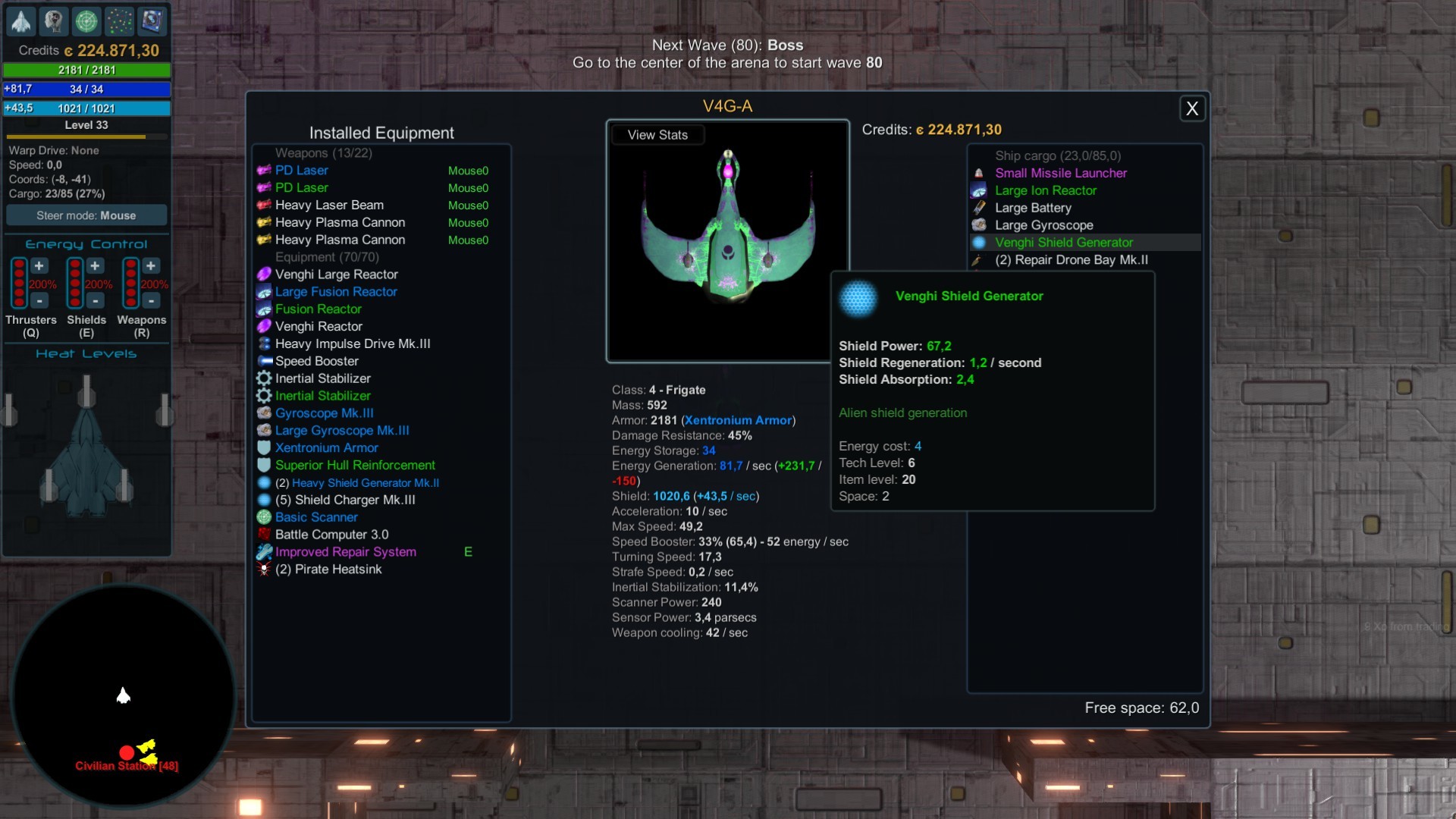The width and height of the screenshot is (1456, 819).
Task: Select Large Fusion Reactor equipment
Action: pyautogui.click(x=336, y=292)
